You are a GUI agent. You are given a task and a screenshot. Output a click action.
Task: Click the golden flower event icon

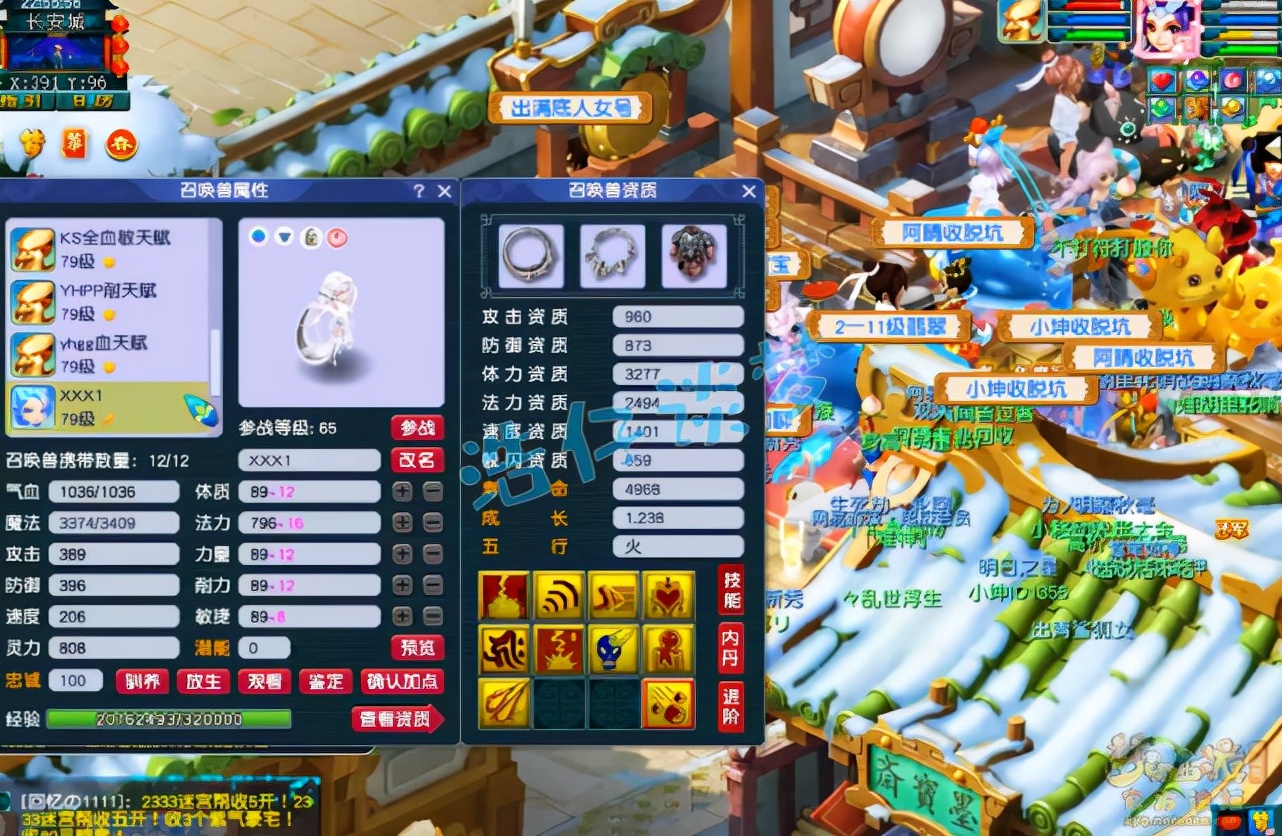32,141
